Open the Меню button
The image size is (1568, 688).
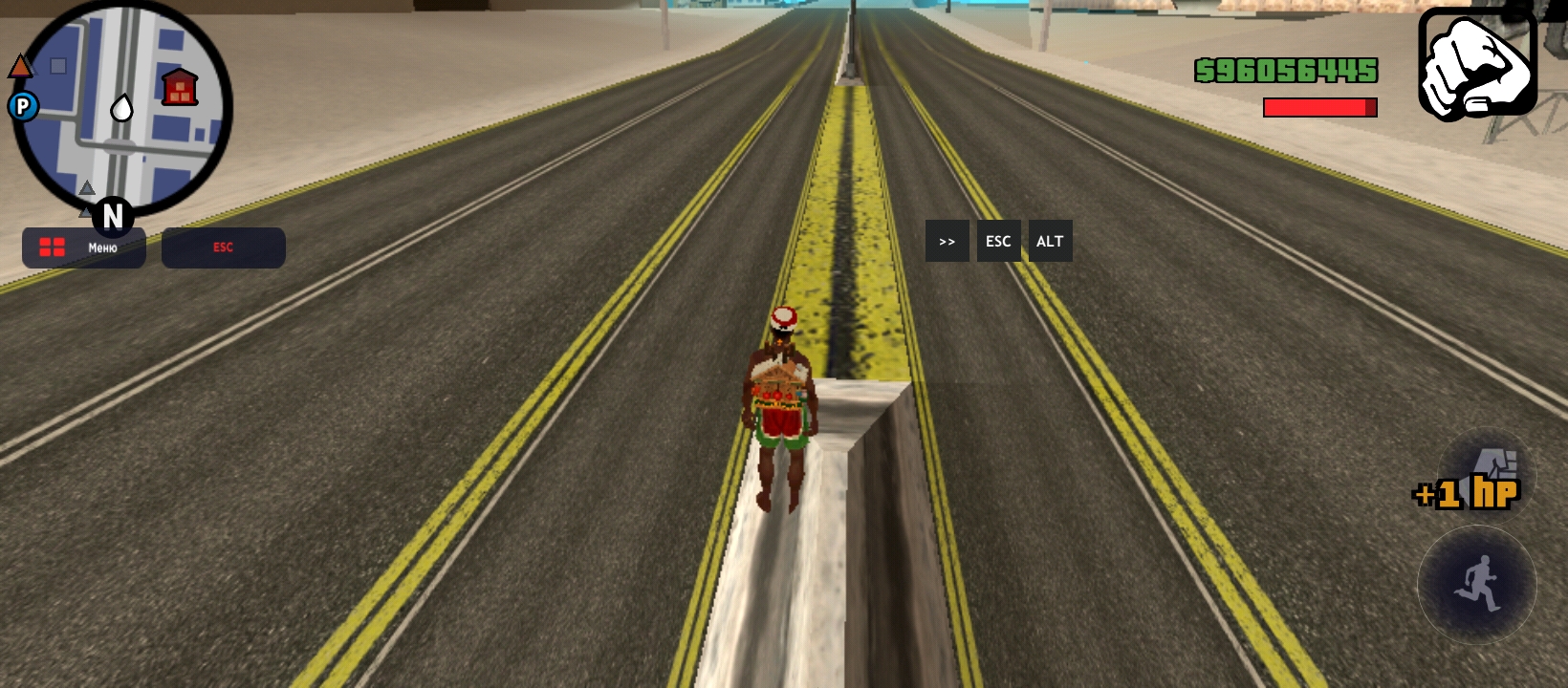coord(84,247)
